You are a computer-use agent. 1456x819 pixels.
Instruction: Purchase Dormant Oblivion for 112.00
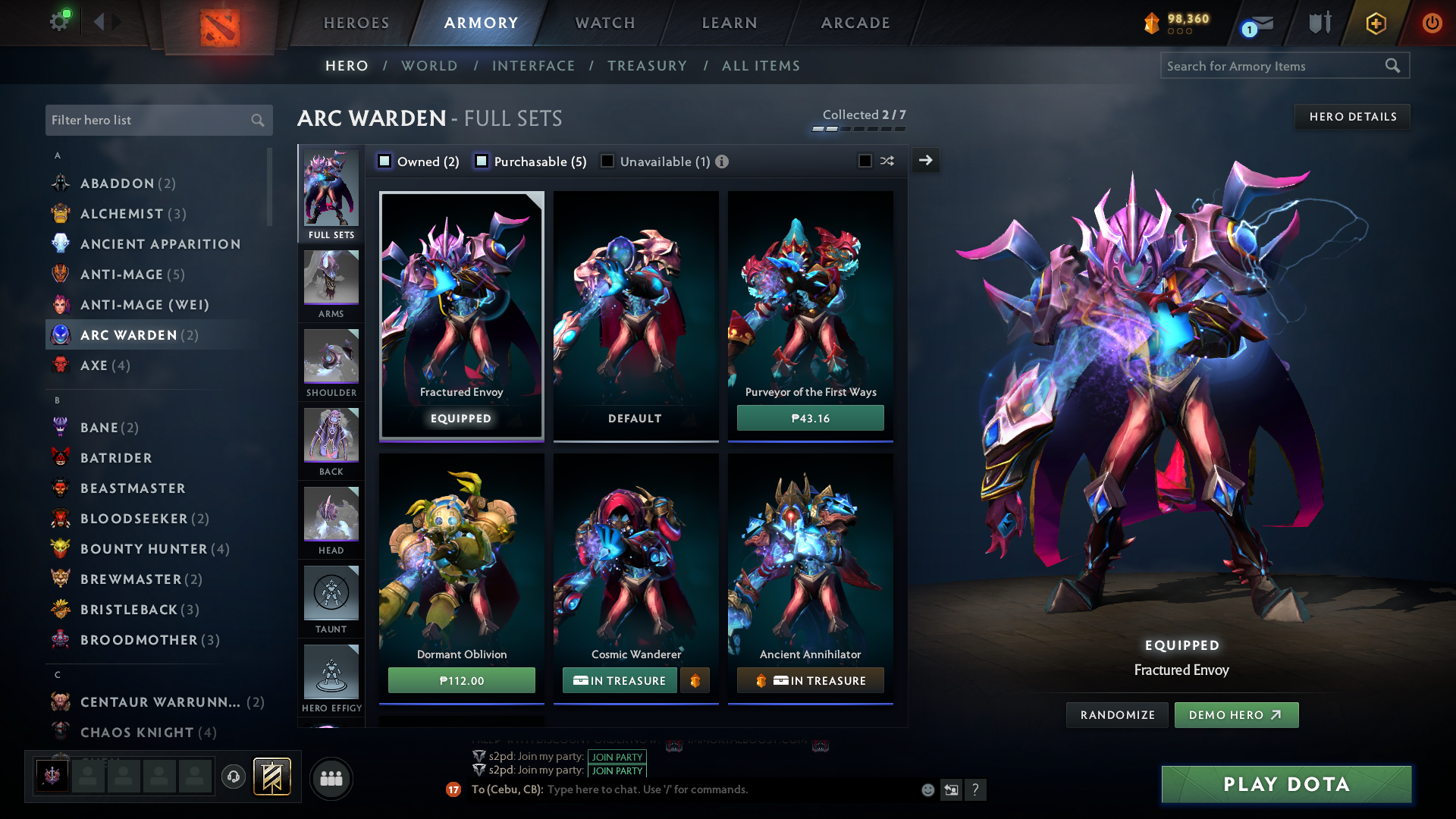[461, 681]
